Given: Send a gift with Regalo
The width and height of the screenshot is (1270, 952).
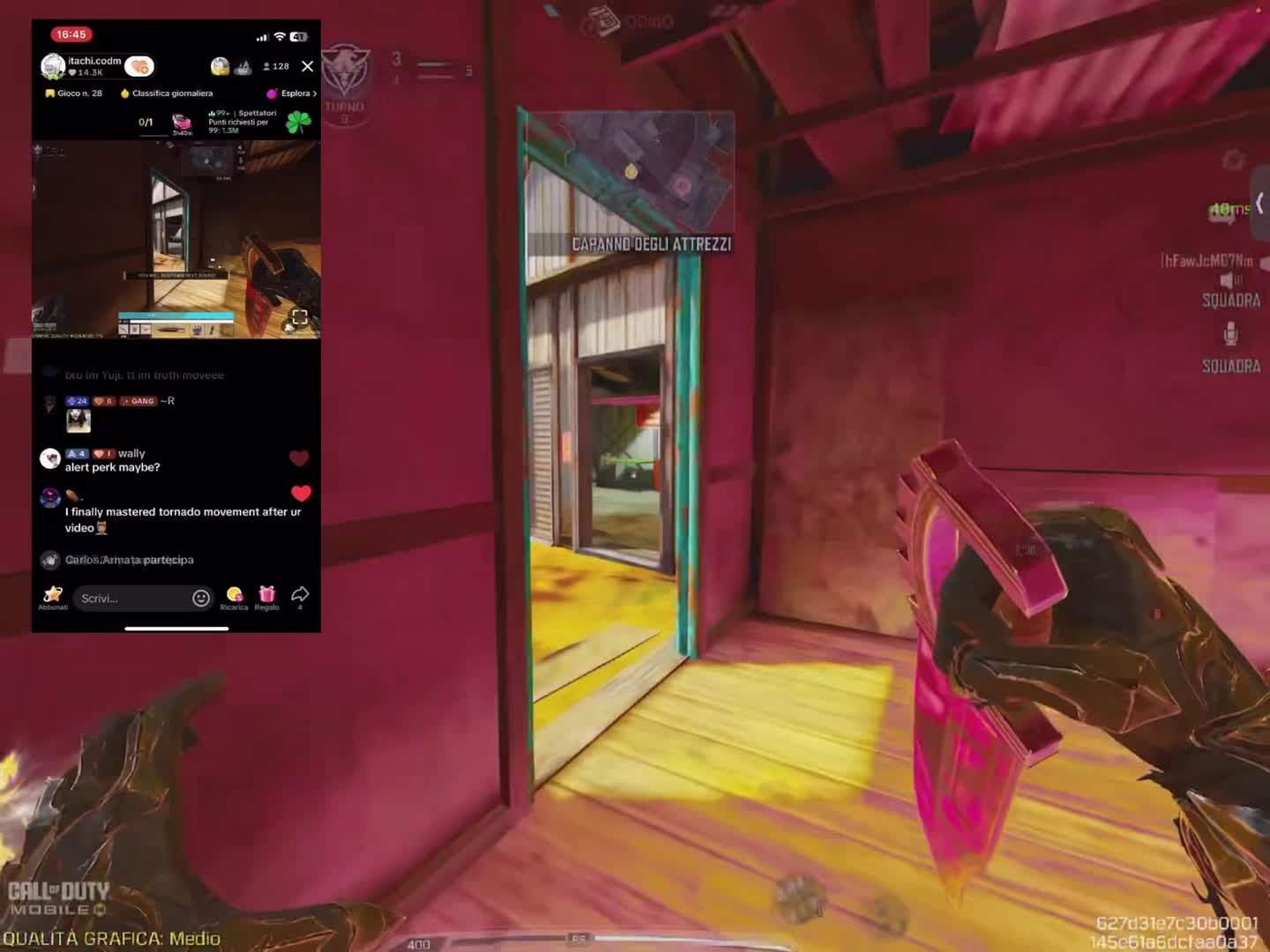Looking at the screenshot, I should 266,597.
